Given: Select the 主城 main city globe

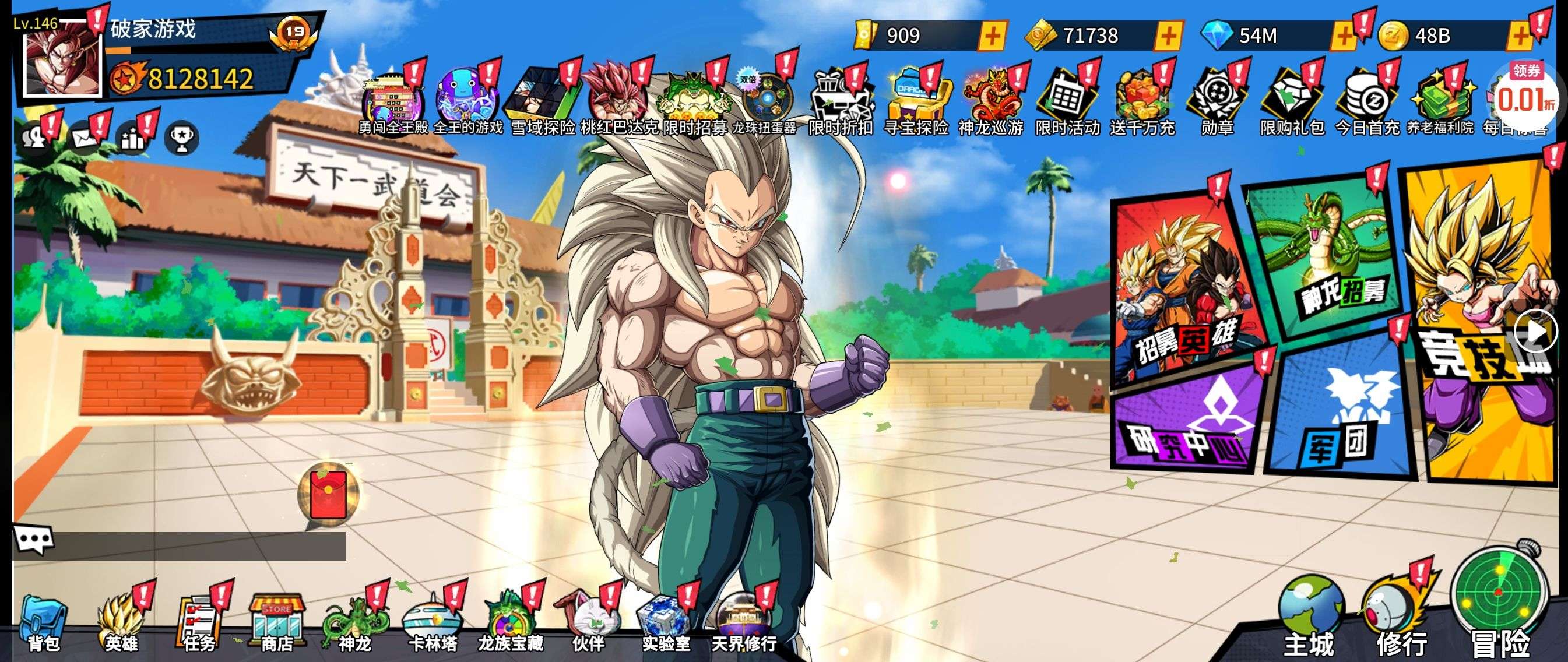Looking at the screenshot, I should pyautogui.click(x=1310, y=615).
